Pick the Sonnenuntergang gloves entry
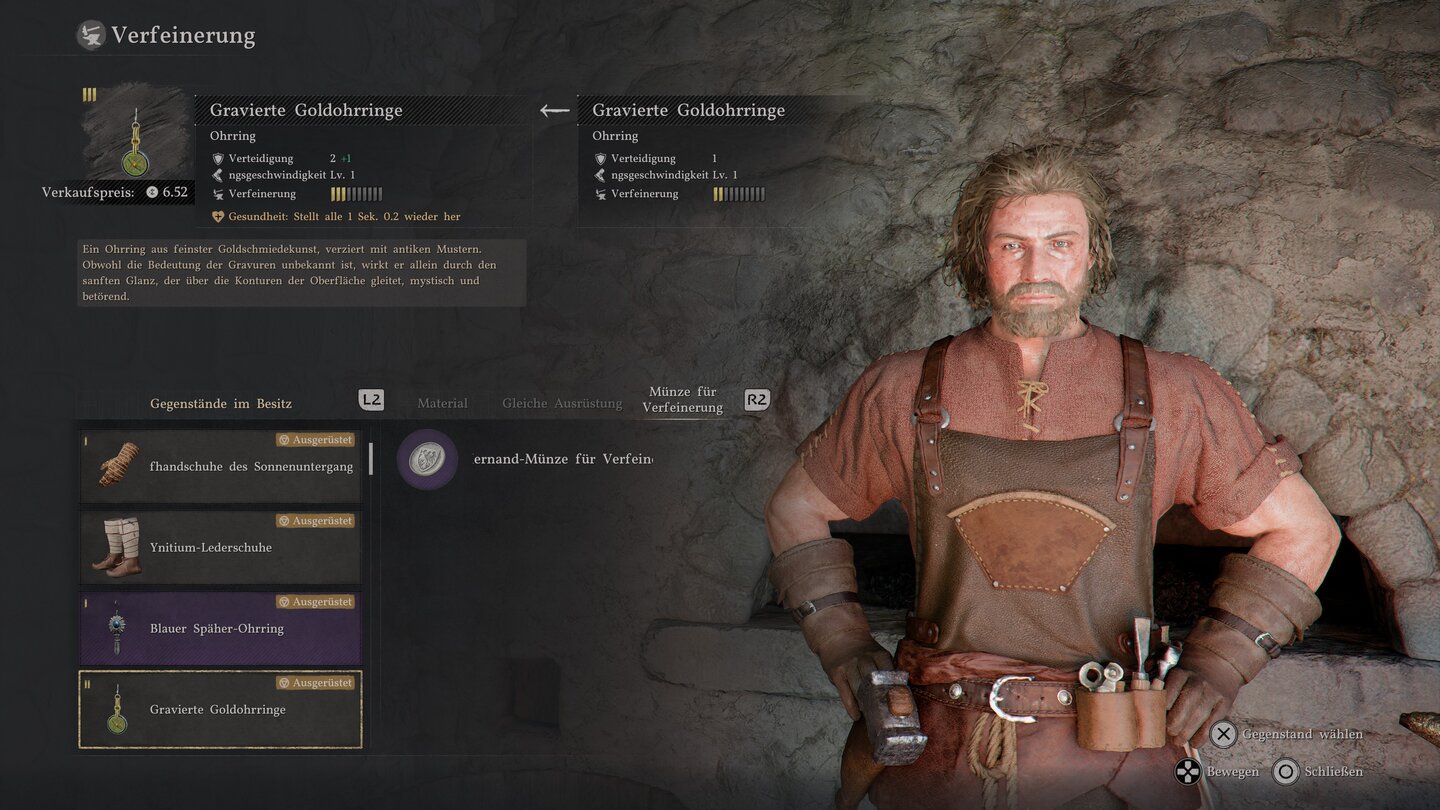 (x=220, y=466)
